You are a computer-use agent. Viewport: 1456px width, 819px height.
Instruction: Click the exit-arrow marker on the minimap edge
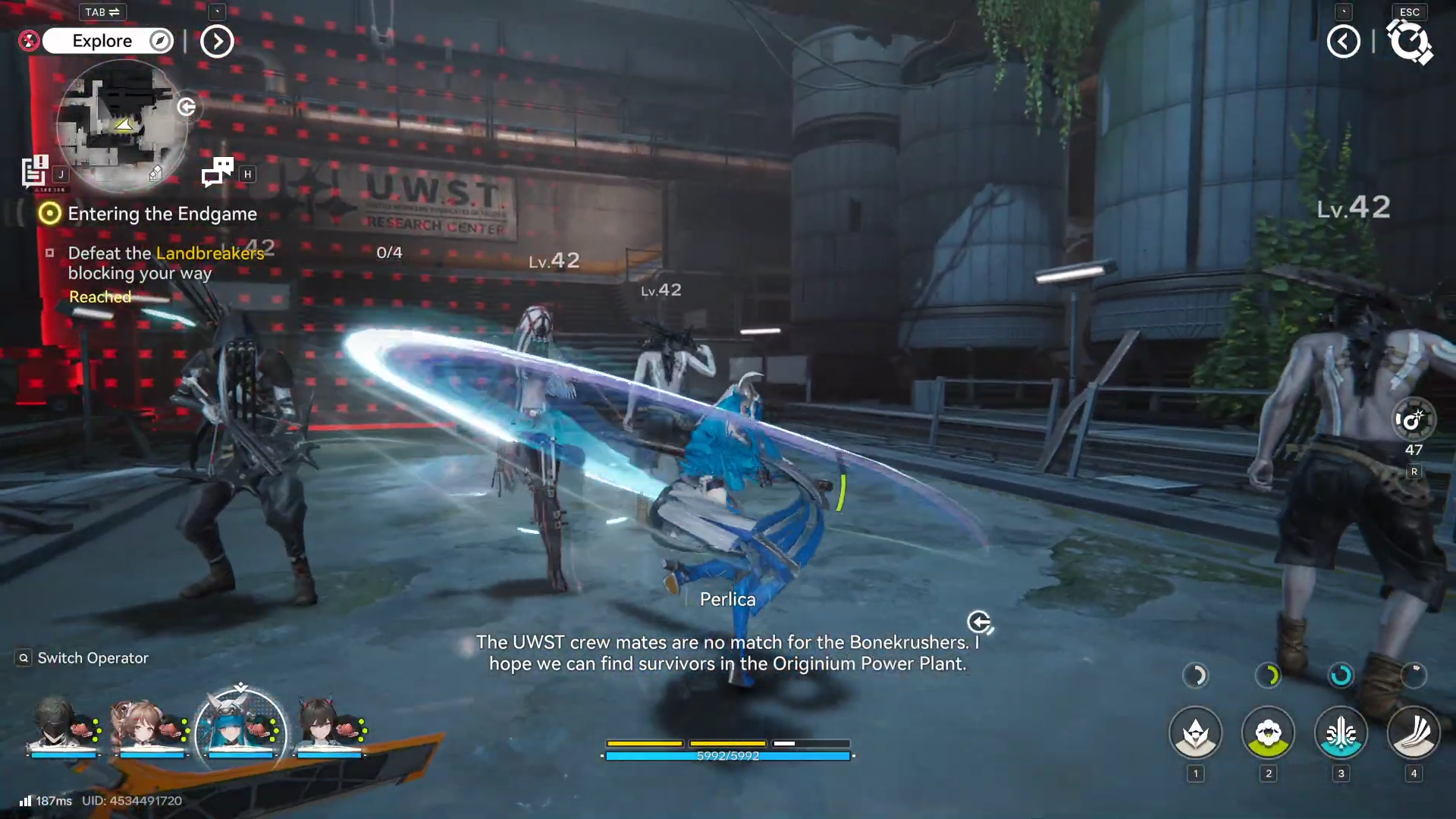pos(187,107)
